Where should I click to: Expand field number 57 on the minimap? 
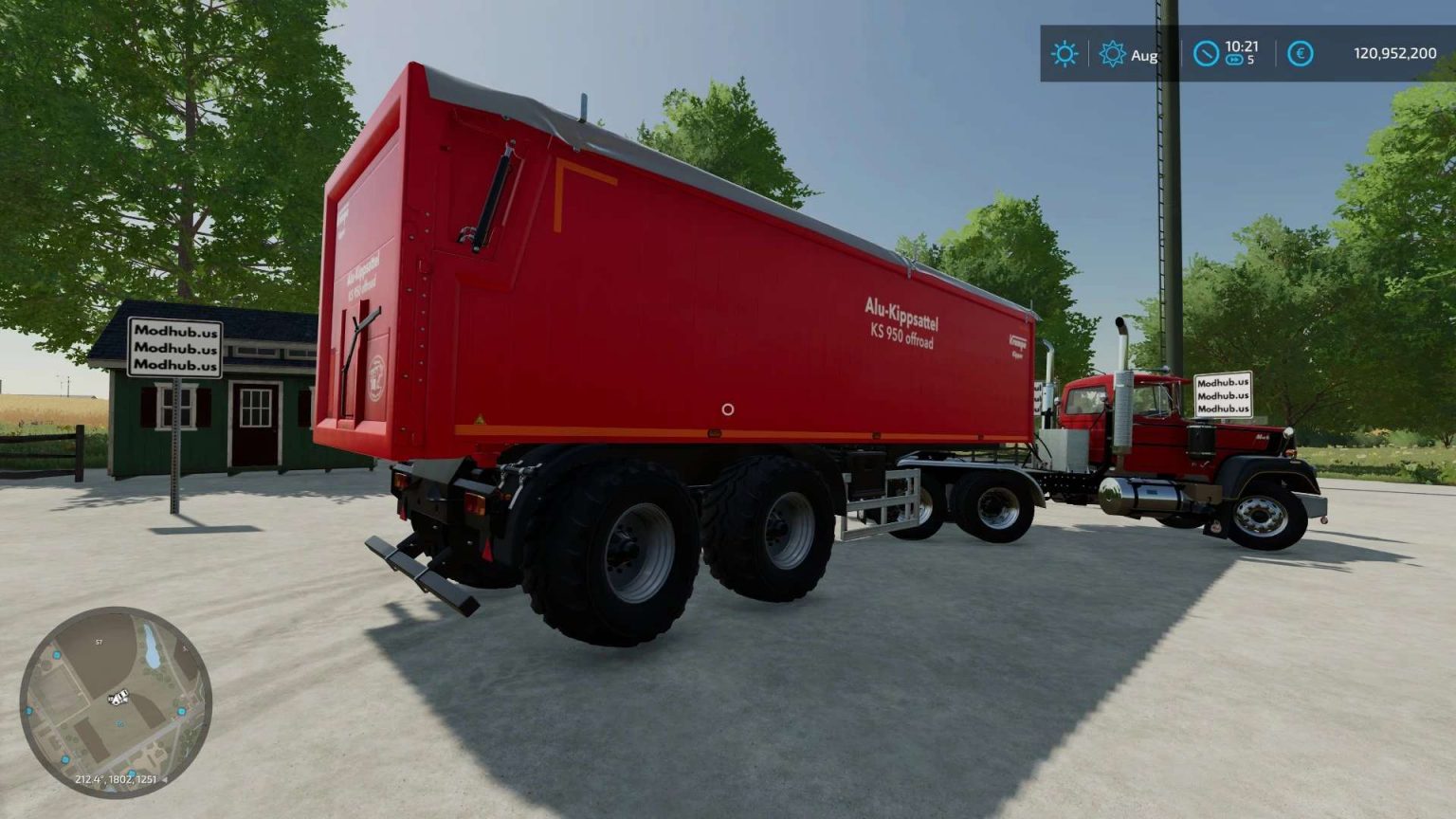98,642
